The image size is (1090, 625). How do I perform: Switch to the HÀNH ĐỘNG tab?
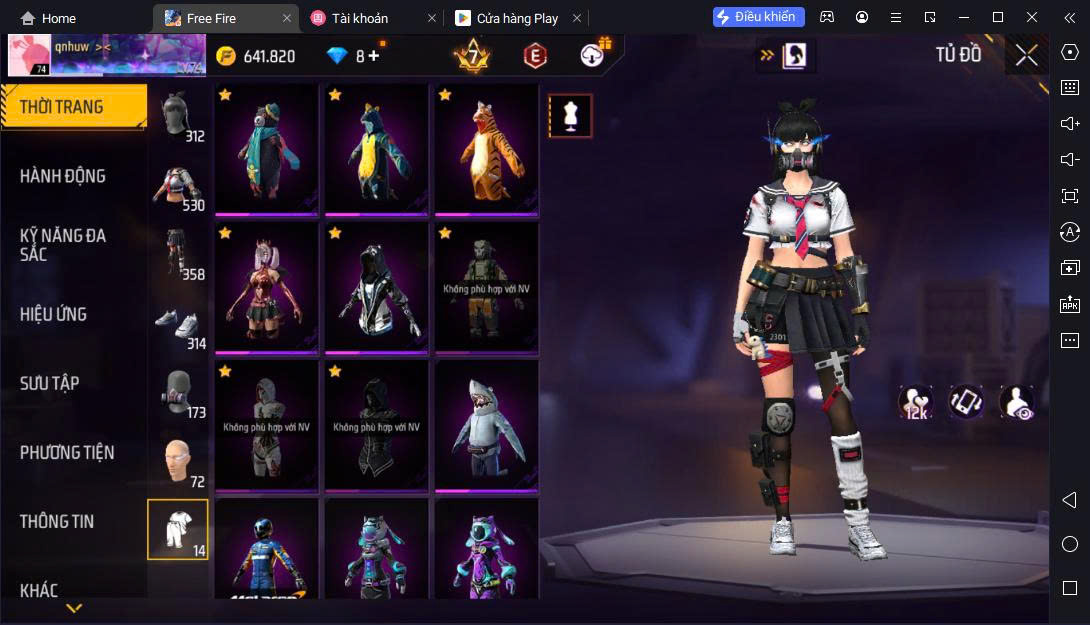63,176
